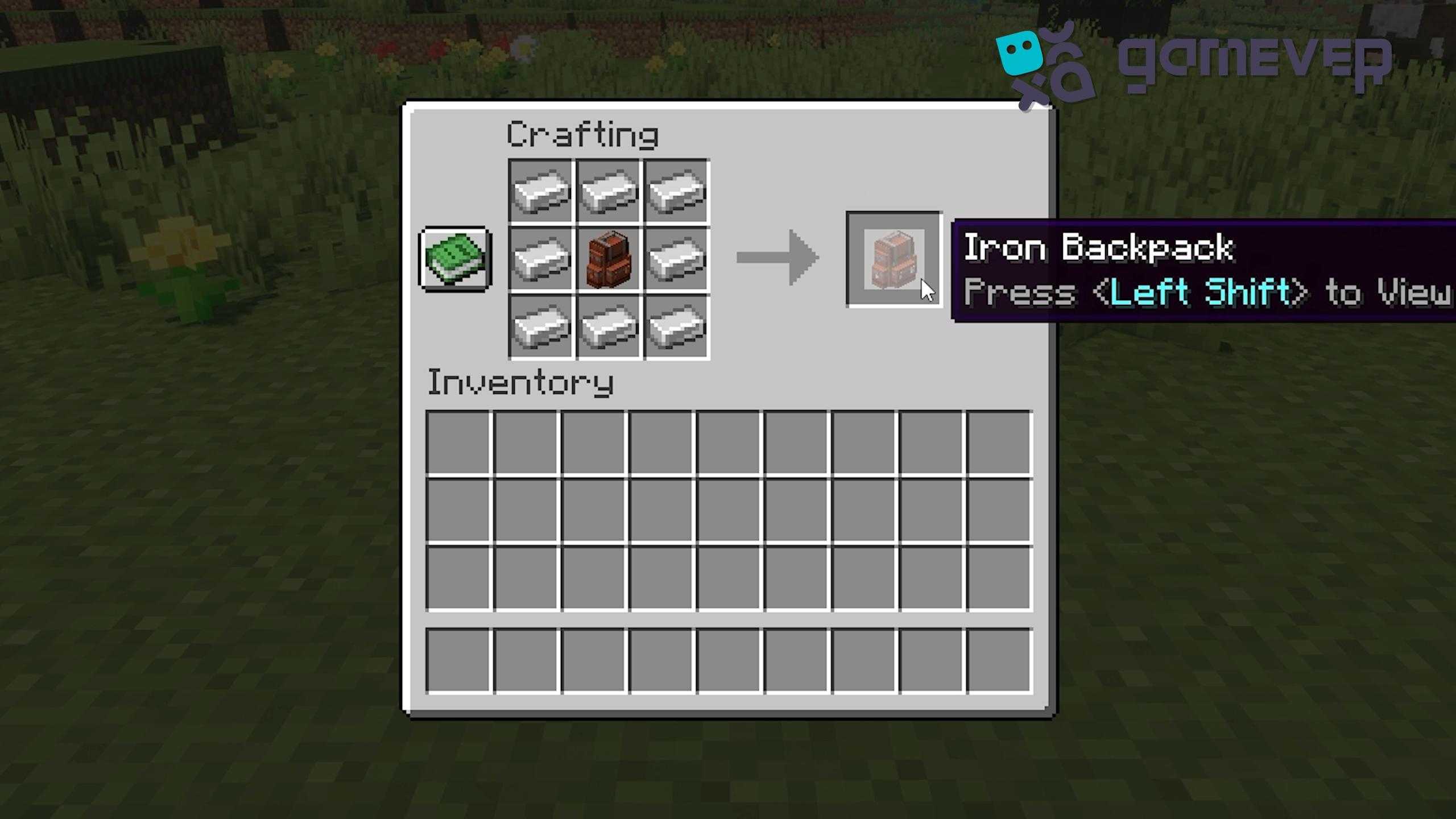The width and height of the screenshot is (1456, 819).
Task: Pick up the iron ingot directly below the backpack
Action: coord(609,328)
